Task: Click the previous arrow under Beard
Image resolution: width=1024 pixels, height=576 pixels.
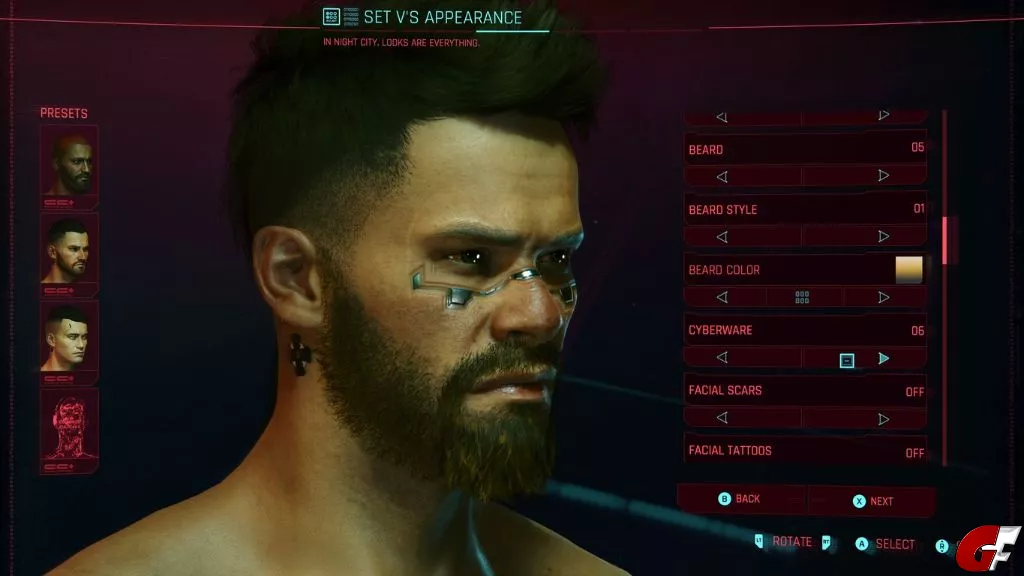Action: click(x=722, y=176)
